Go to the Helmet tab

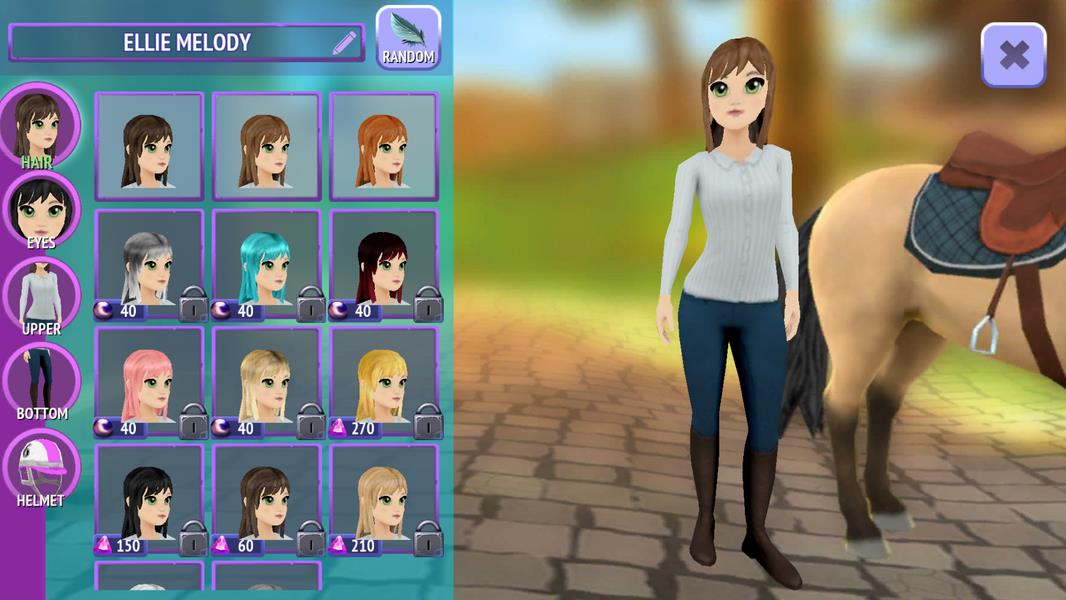(x=41, y=467)
